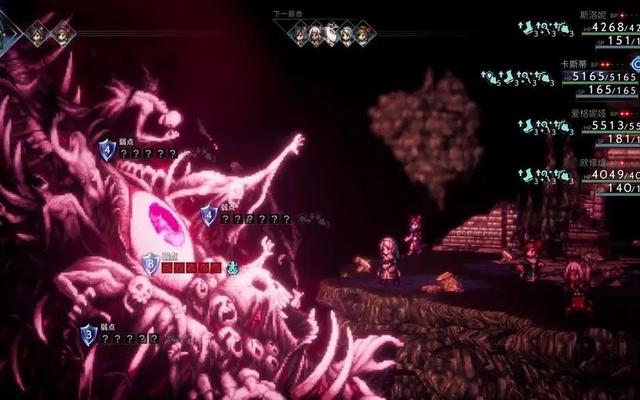640x400 pixels.
Task: Select party member 卡斯蒂 in the status list
Action: click(x=573, y=62)
